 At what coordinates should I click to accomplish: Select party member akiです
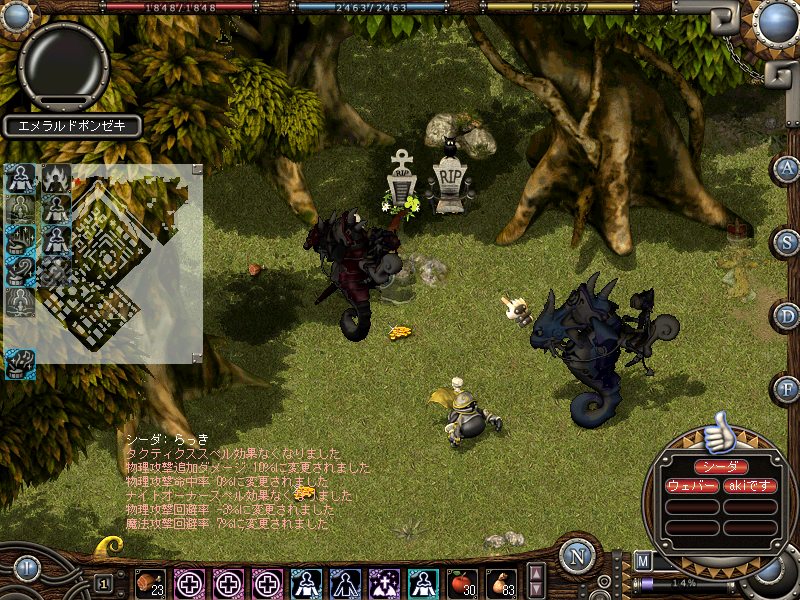tap(750, 486)
